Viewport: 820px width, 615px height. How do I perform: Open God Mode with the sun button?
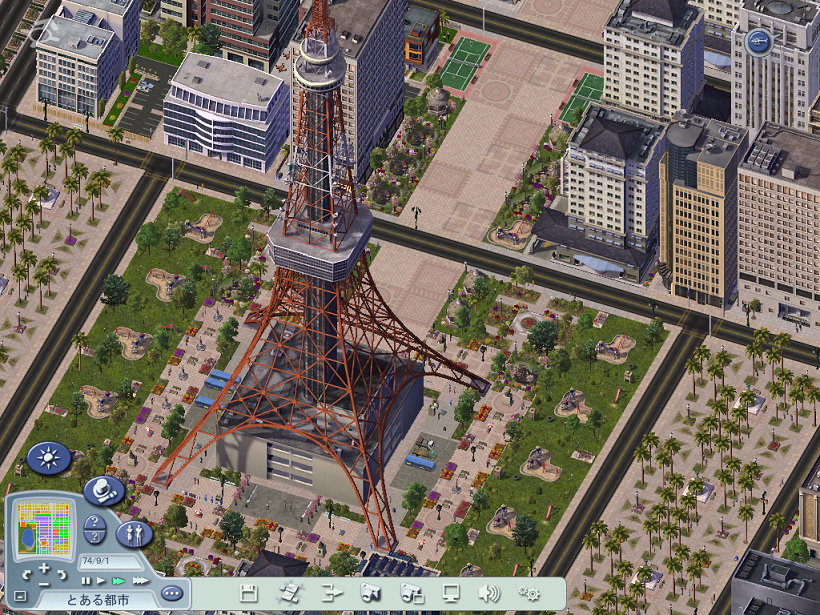coord(48,458)
